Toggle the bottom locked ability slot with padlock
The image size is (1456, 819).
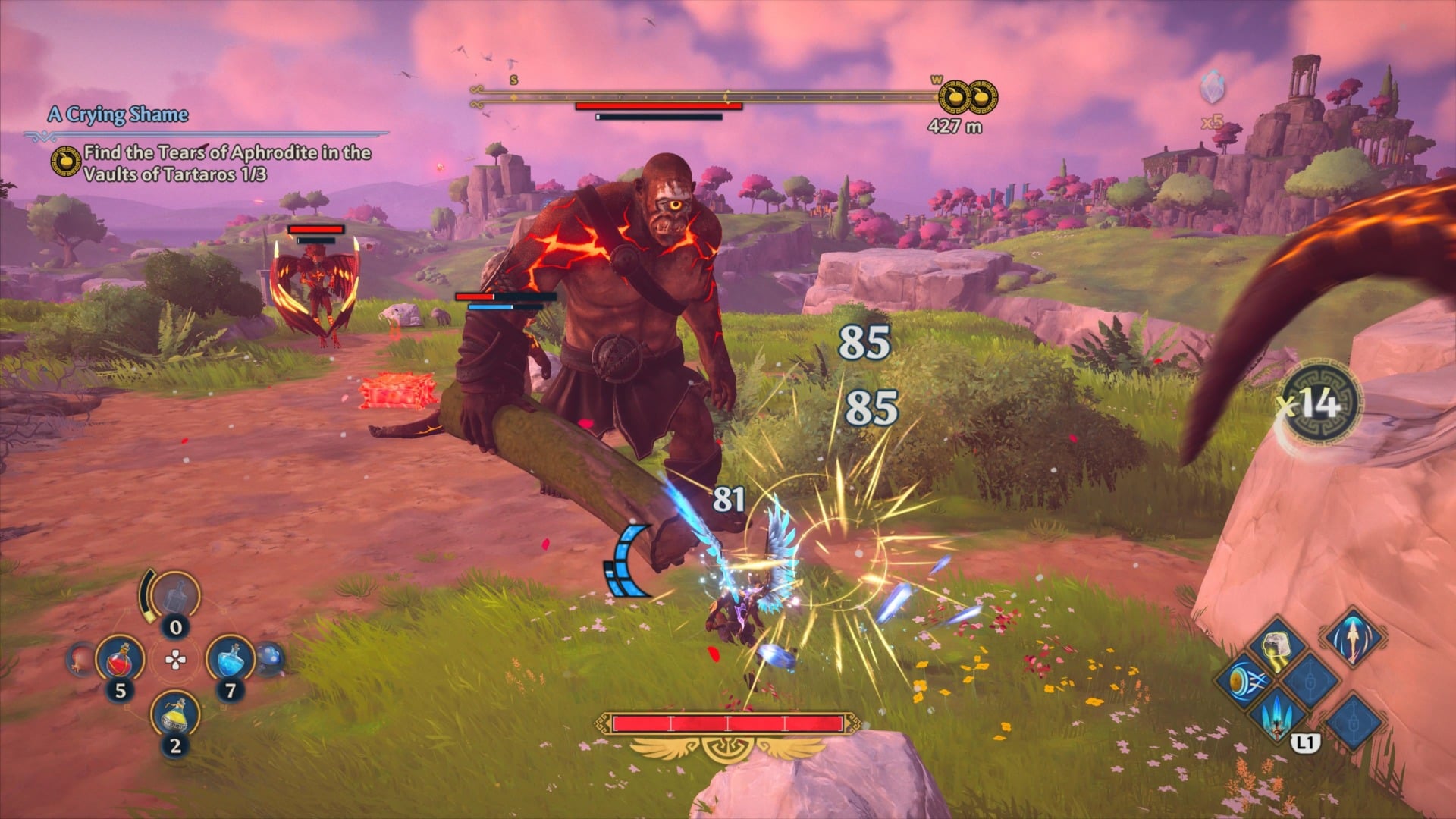coord(1354,721)
